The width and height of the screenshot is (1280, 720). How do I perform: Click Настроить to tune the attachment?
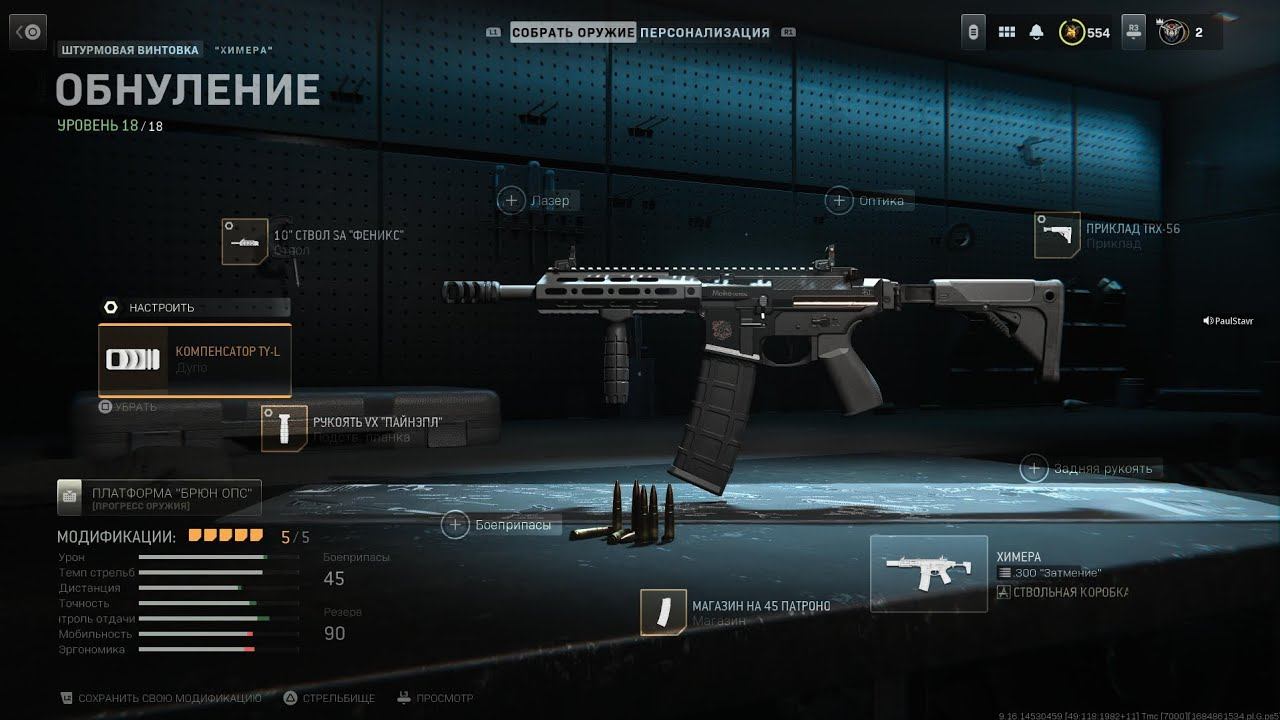pyautogui.click(x=160, y=308)
